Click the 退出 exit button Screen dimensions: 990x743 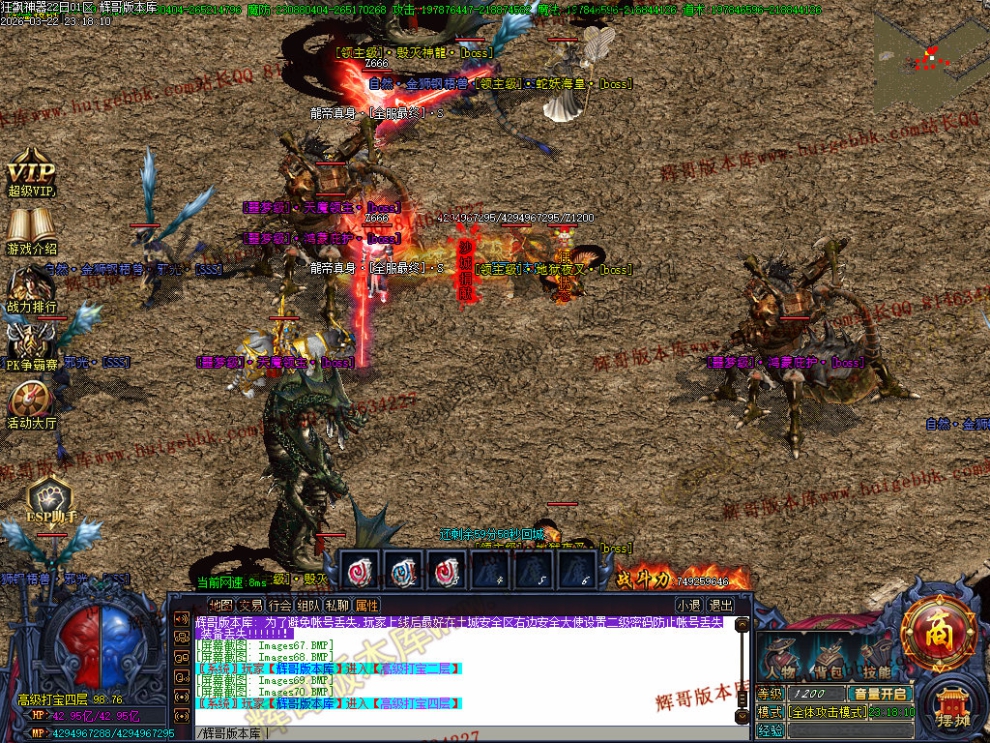[720, 605]
